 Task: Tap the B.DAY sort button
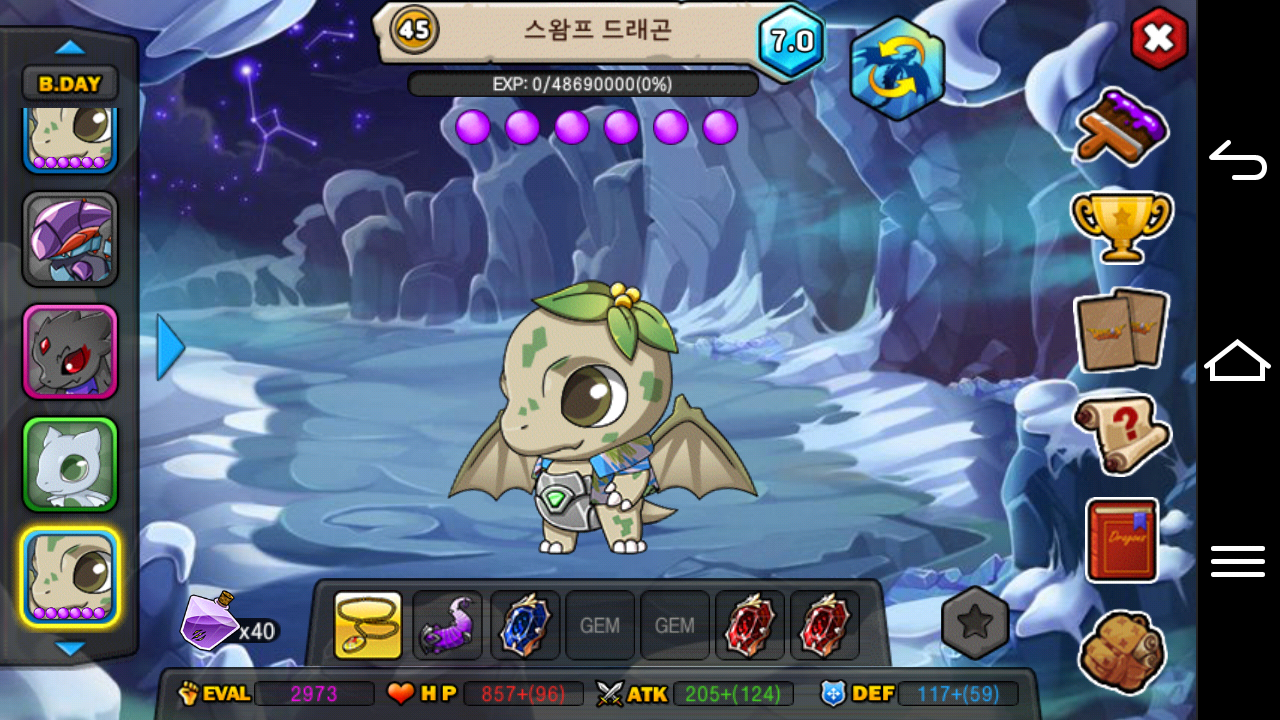click(70, 83)
